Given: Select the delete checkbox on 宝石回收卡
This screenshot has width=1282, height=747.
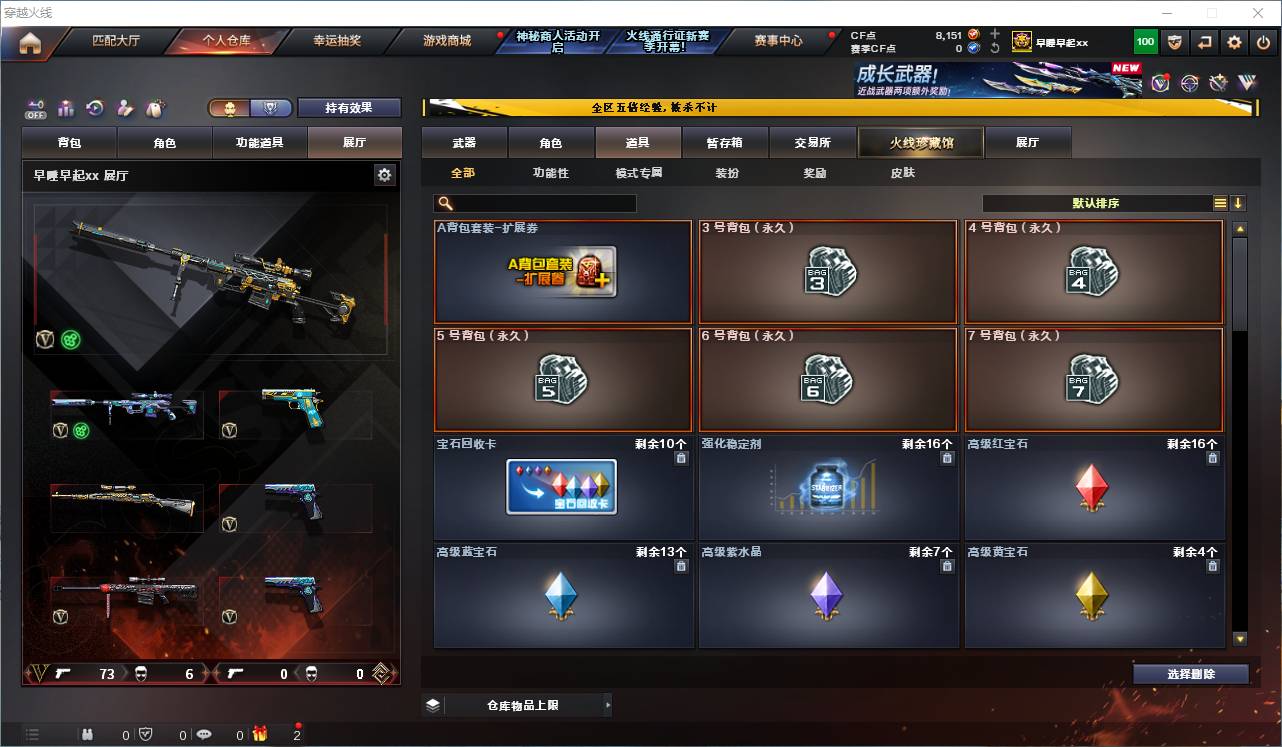Looking at the screenshot, I should 681,456.
